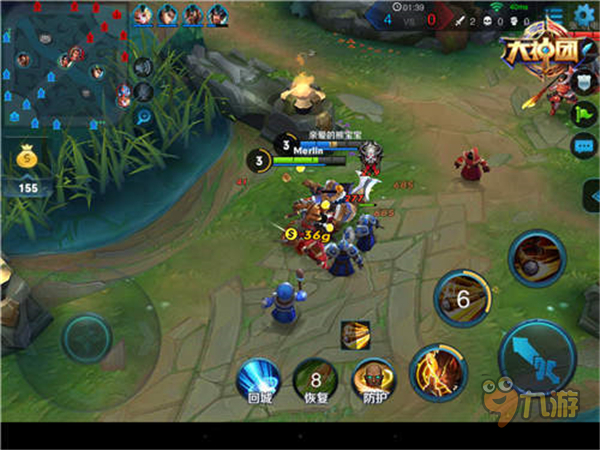Image resolution: width=600 pixels, height=450 pixels.
Task: Use the 恢复 restore spell
Action: (314, 381)
